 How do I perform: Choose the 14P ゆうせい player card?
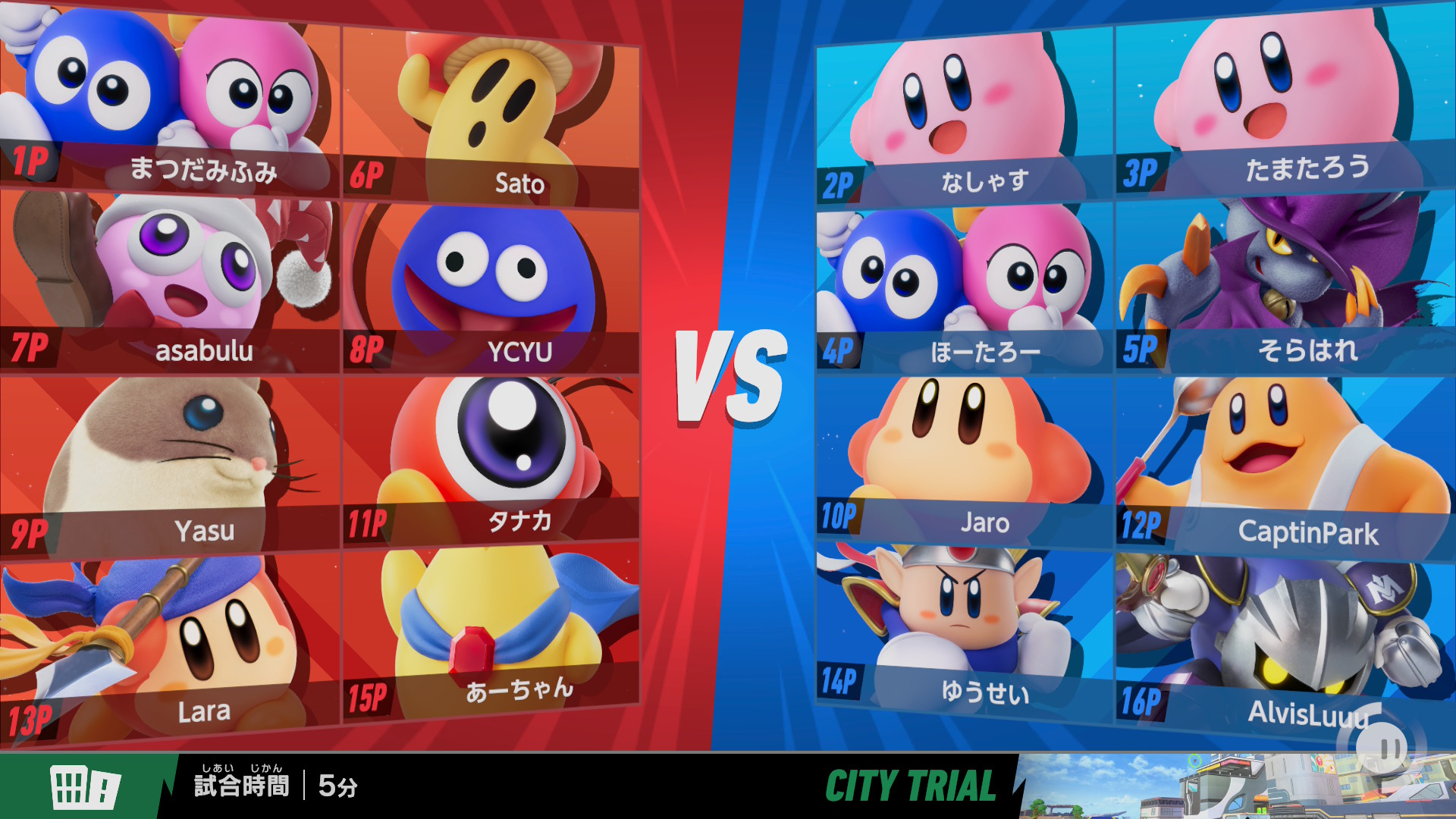965,629
